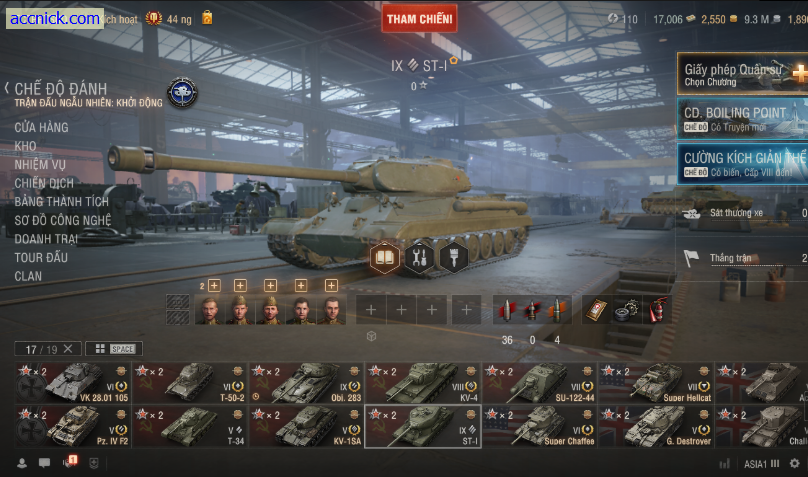Choose the Super Hellcat tank
The width and height of the screenshot is (808, 477).
(656, 383)
